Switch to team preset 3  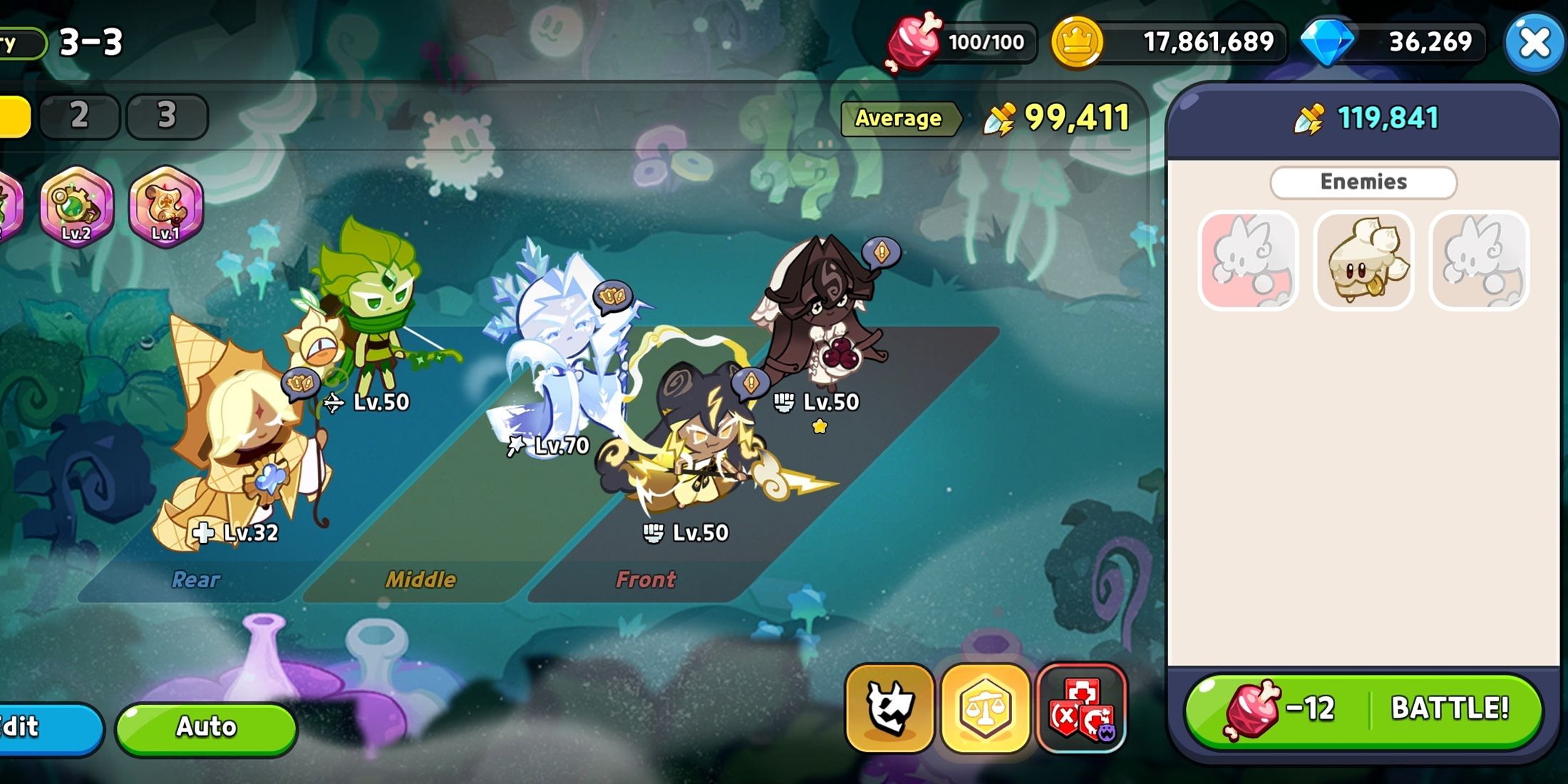click(x=167, y=115)
